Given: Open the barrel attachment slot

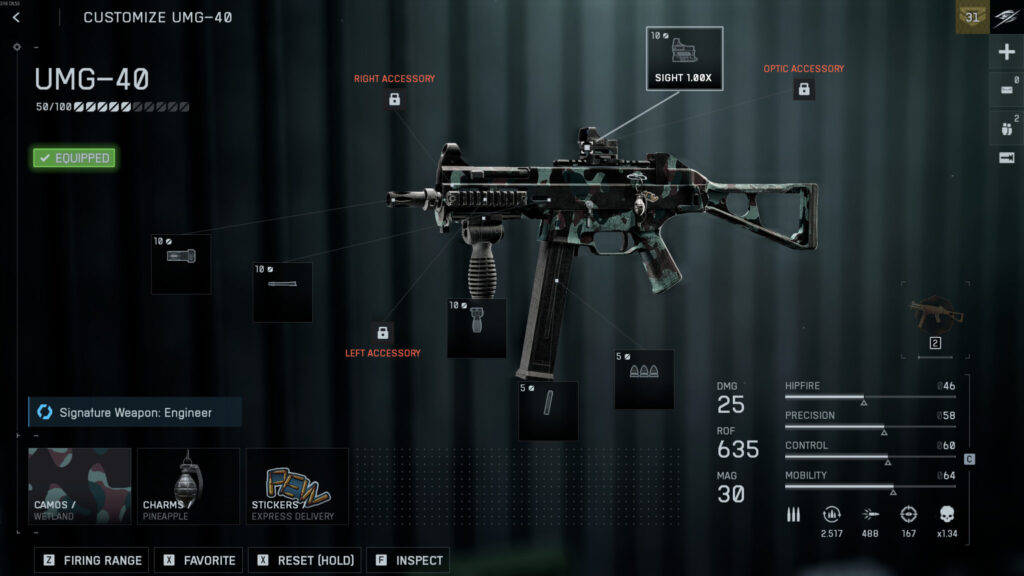Looking at the screenshot, I should tap(282, 292).
